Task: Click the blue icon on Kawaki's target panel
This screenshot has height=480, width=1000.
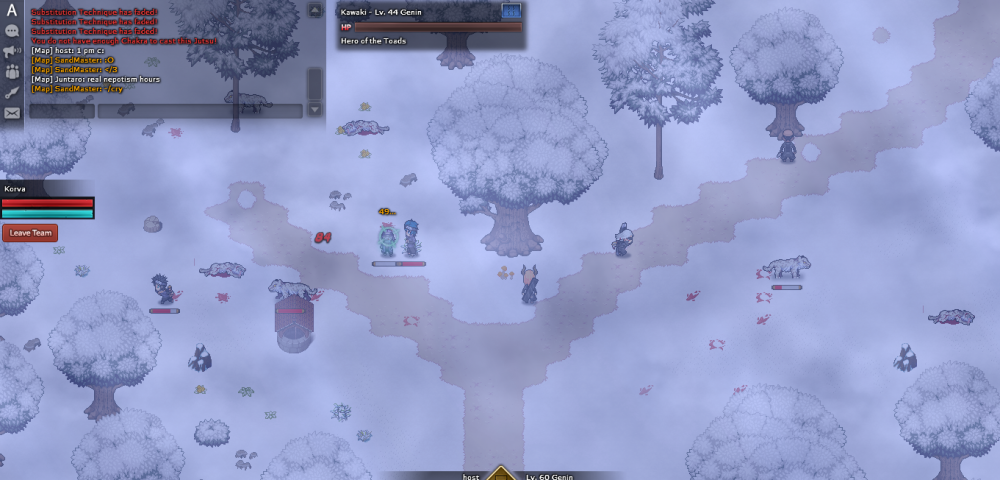Action: (511, 11)
